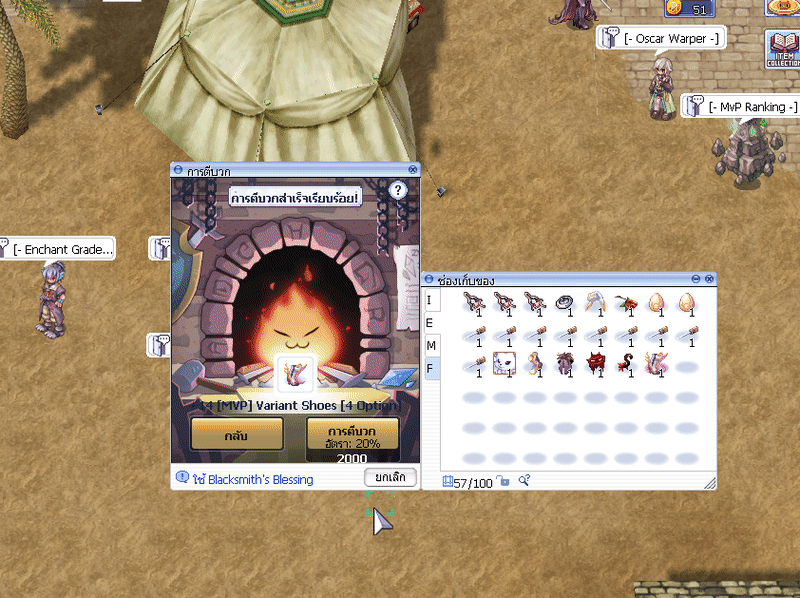Minimize the ช่องเก็บของ inventory window
The image size is (800, 598).
tap(695, 280)
